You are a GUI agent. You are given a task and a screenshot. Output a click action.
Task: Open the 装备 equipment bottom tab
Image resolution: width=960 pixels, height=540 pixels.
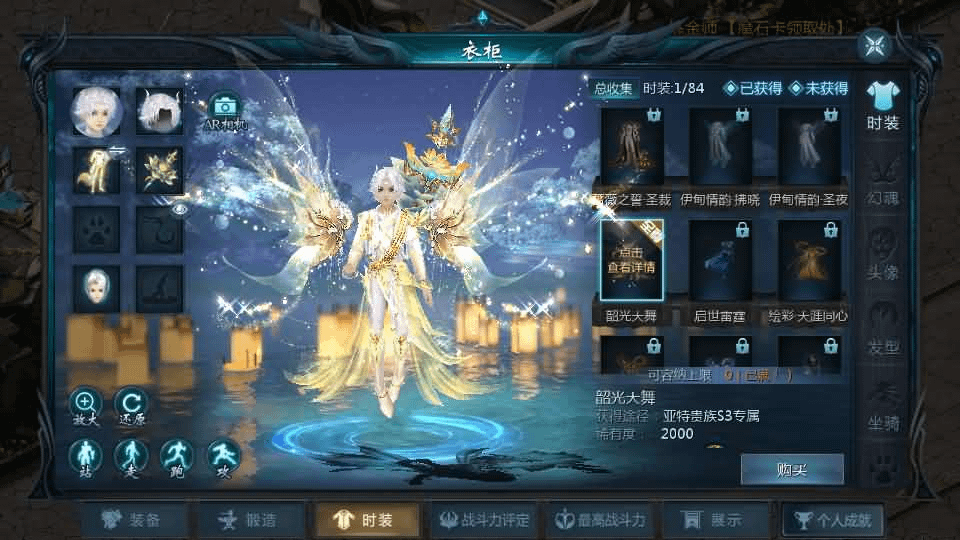[x=134, y=520]
